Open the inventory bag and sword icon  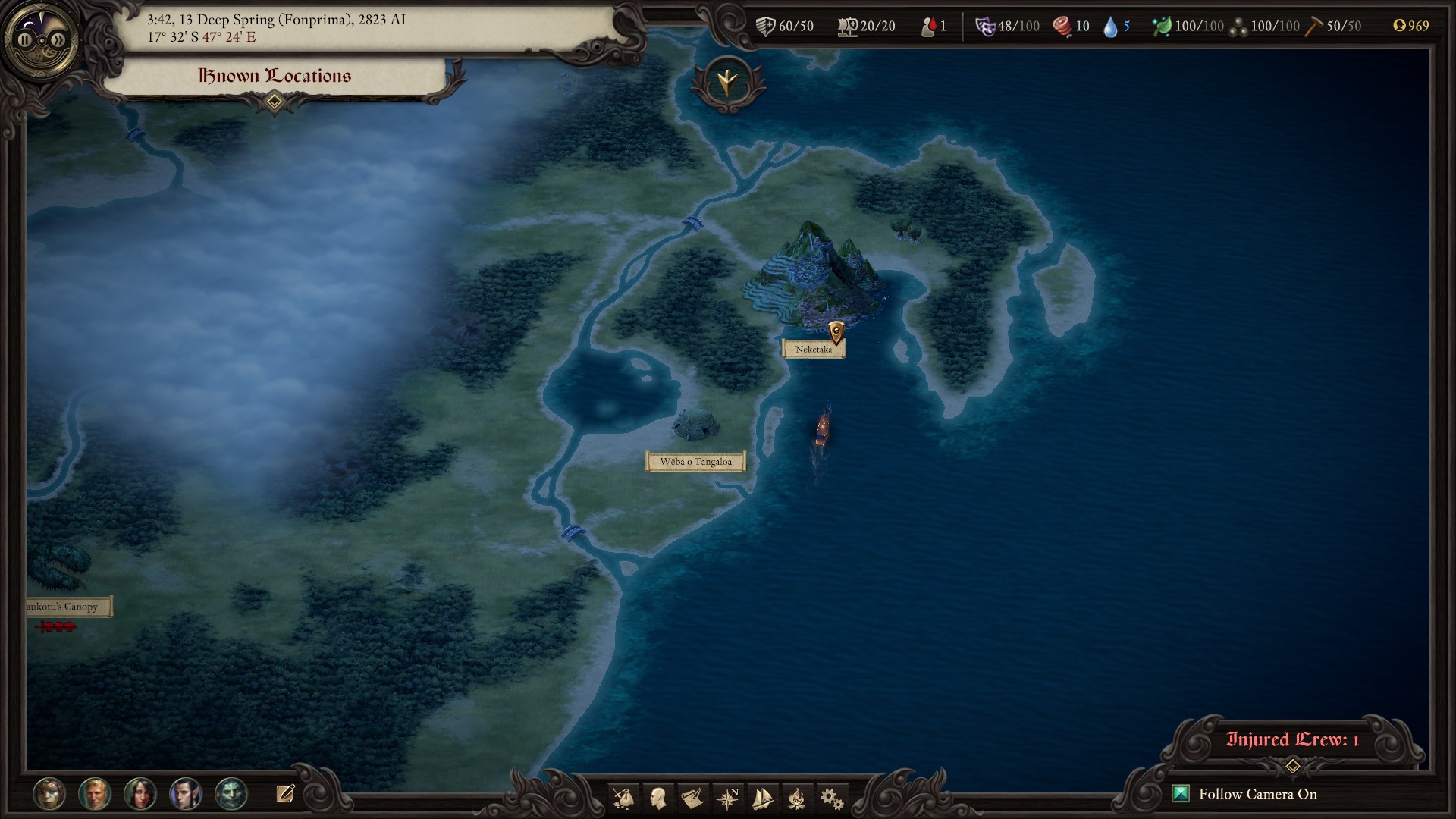click(624, 798)
